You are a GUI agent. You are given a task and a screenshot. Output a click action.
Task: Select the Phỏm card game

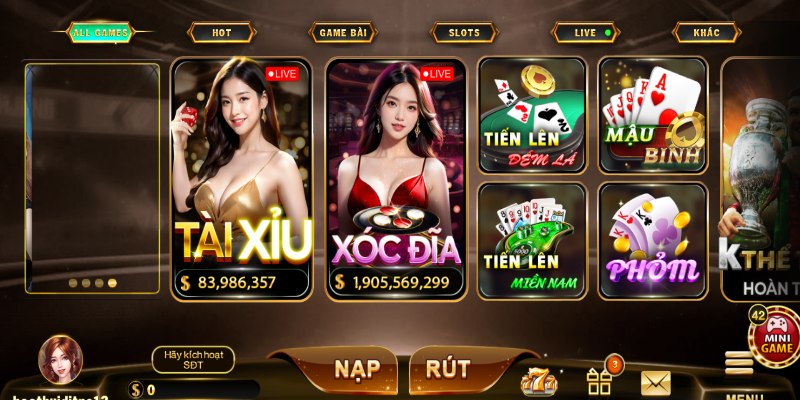point(653,240)
